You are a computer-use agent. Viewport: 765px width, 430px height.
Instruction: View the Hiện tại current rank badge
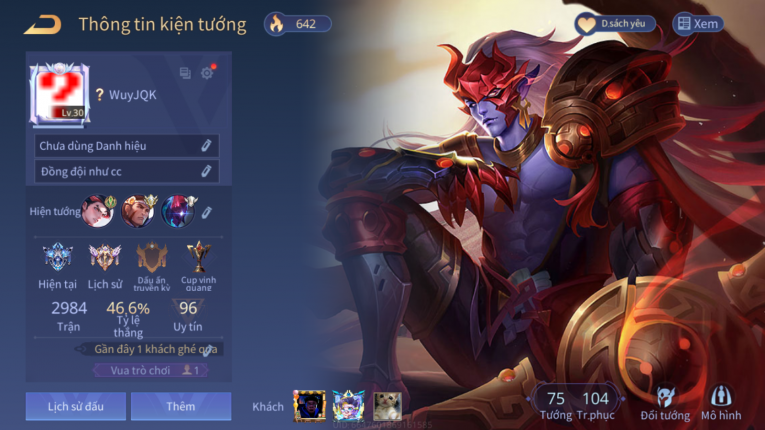click(x=58, y=259)
